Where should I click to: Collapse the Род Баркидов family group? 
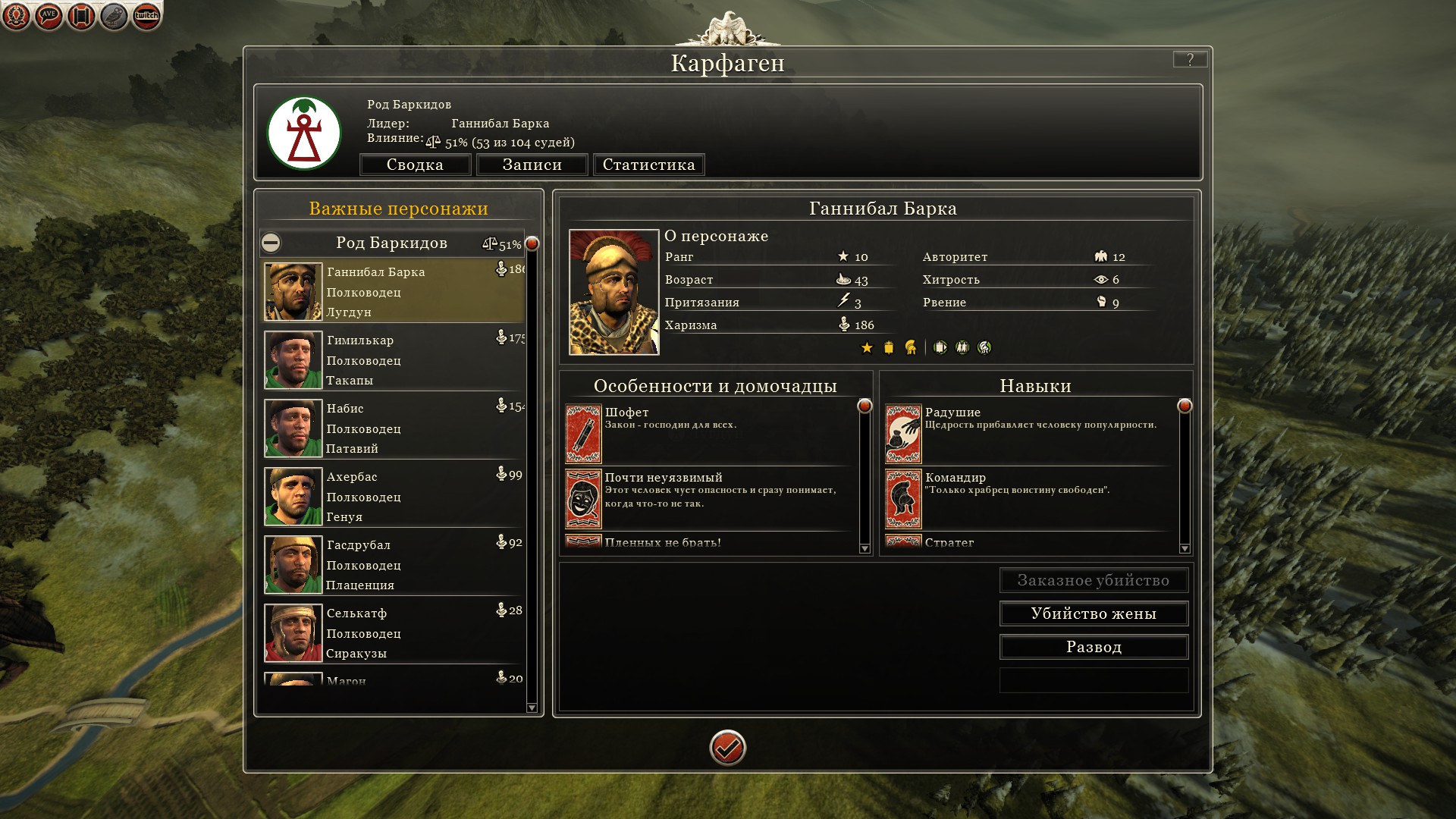click(271, 243)
